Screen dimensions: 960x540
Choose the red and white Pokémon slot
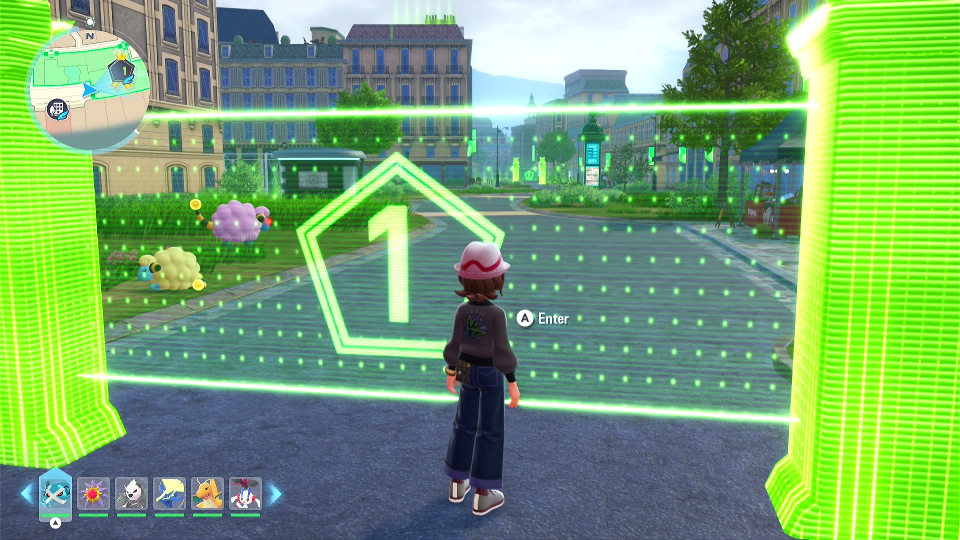(x=245, y=493)
